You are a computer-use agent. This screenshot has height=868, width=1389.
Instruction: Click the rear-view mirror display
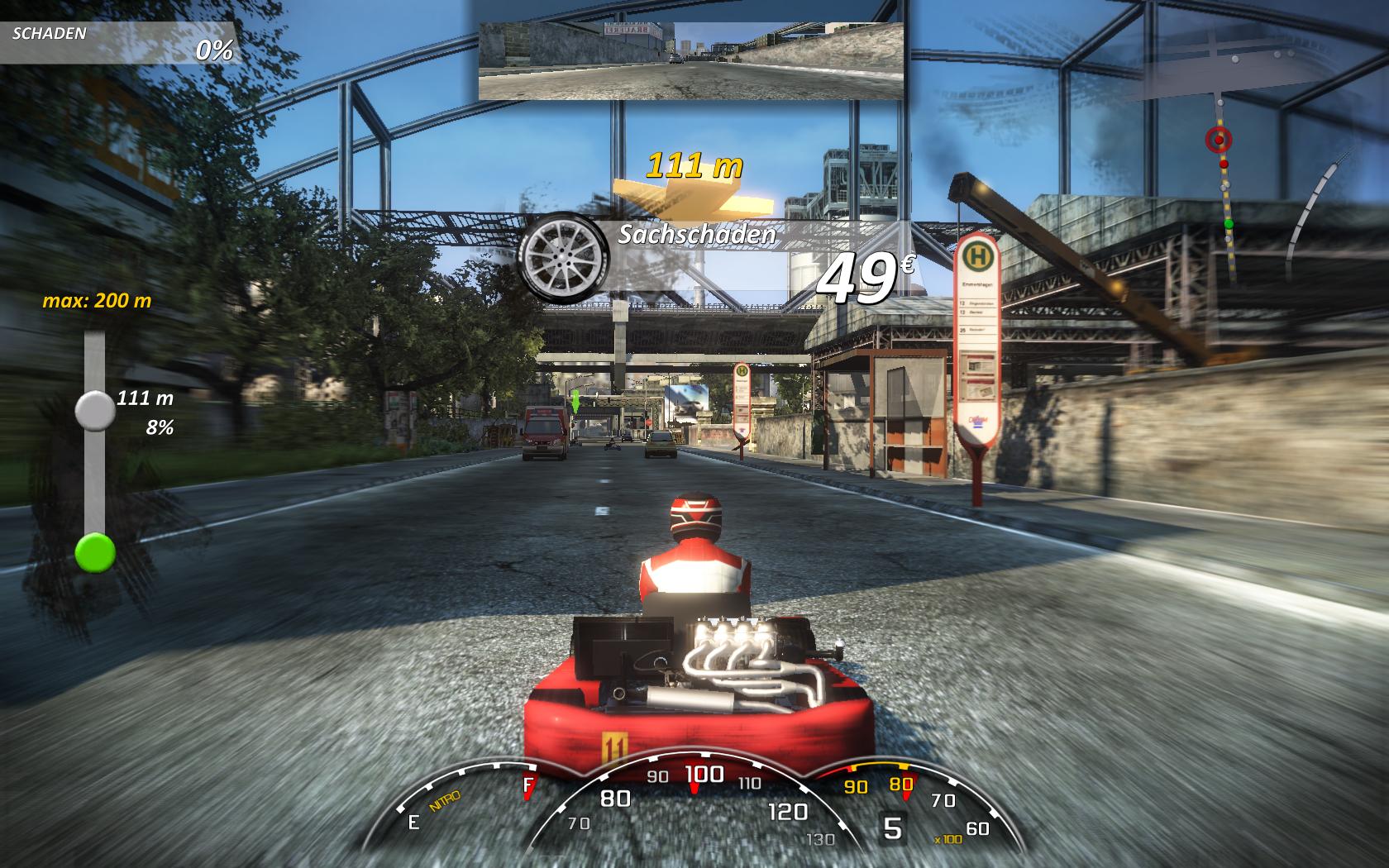[x=691, y=60]
